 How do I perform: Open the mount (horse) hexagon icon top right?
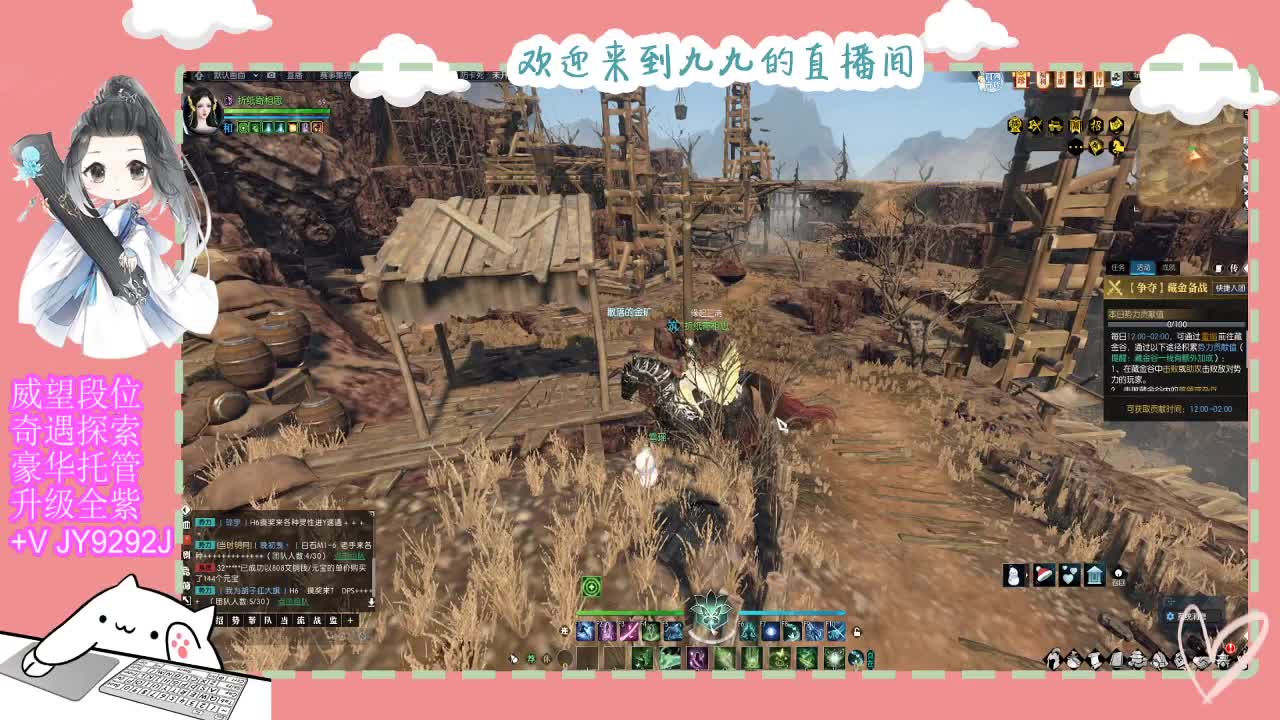tap(1118, 147)
